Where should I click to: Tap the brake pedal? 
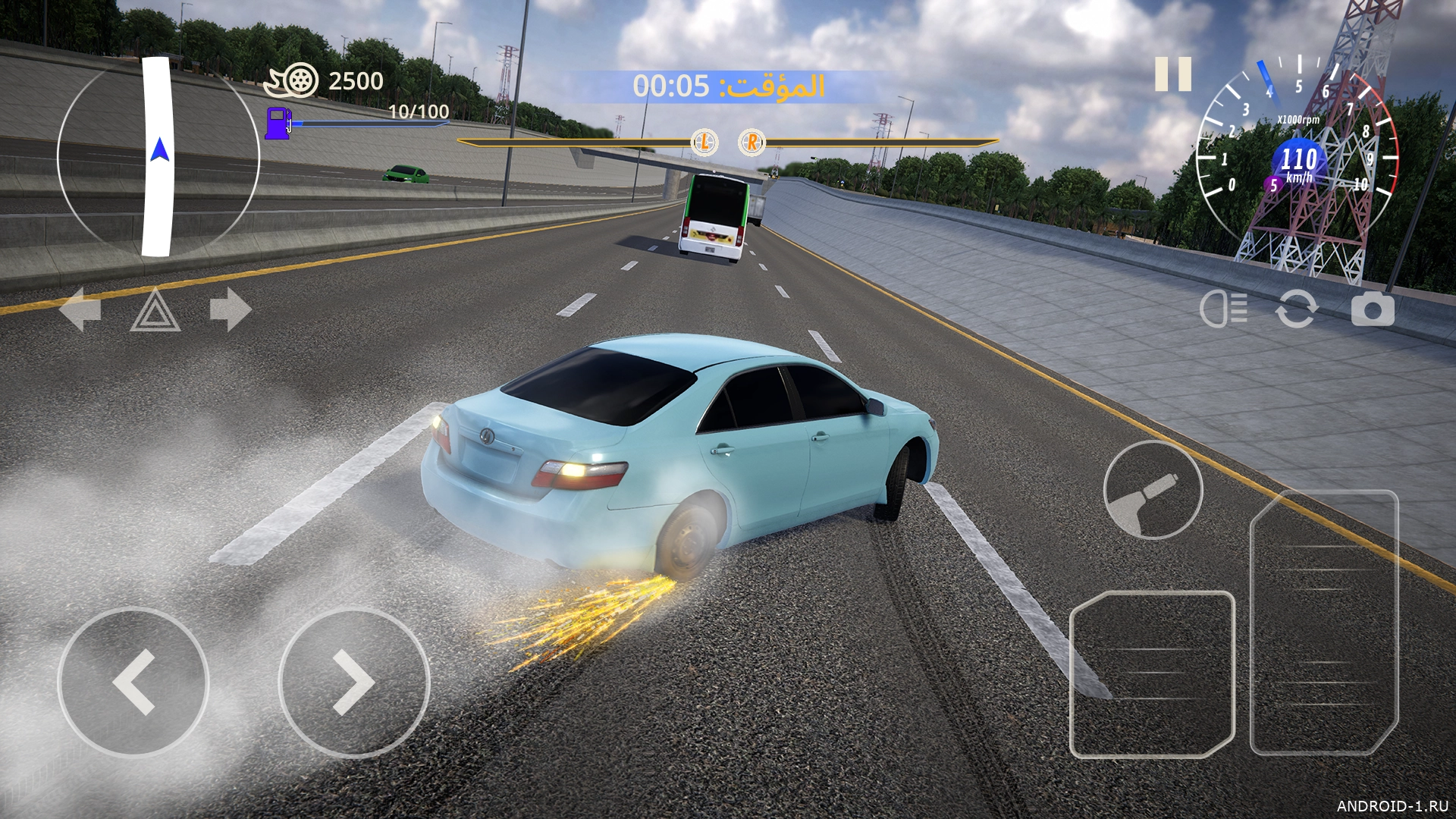tap(1151, 673)
